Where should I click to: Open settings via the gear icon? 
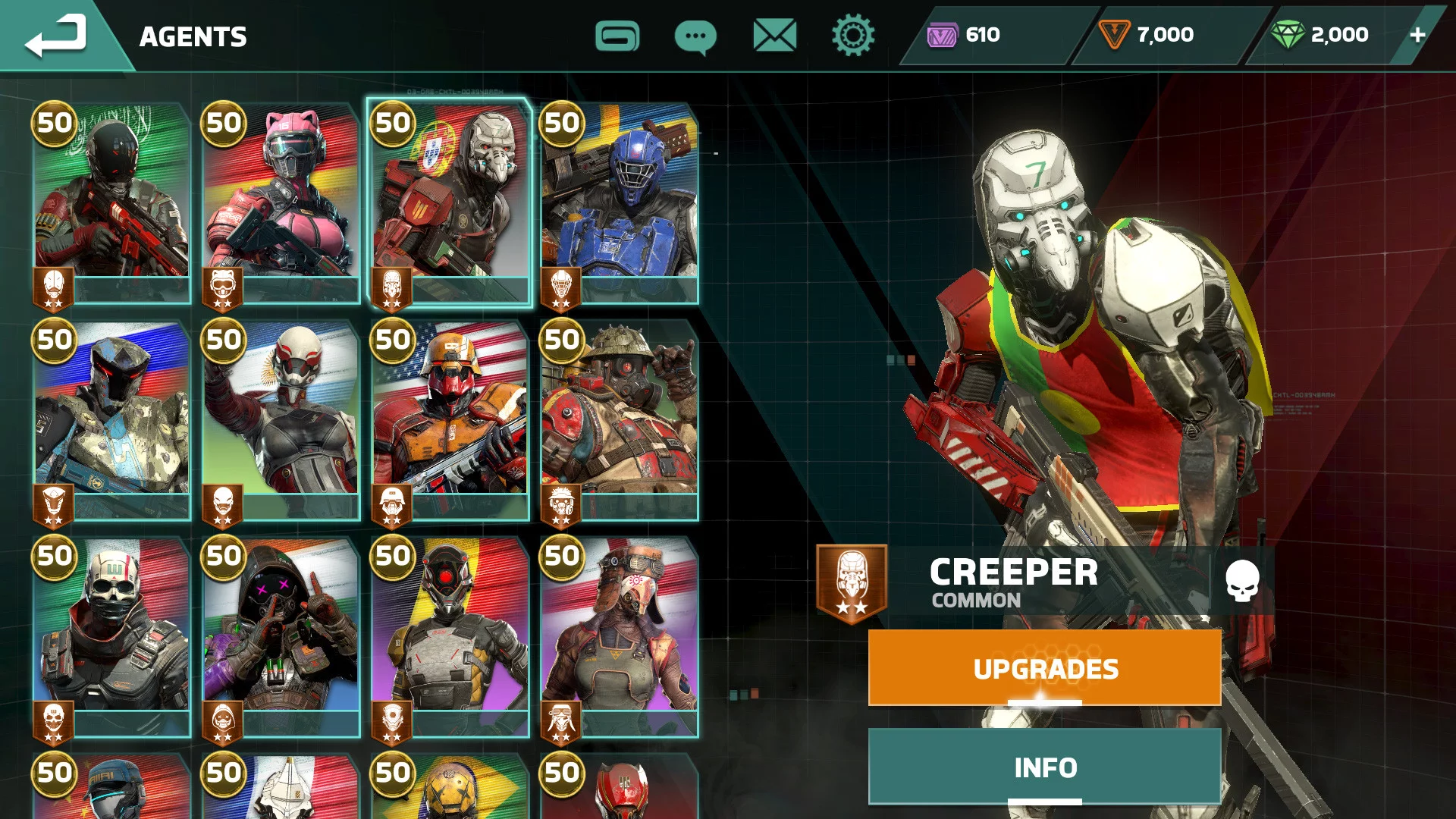tap(853, 36)
